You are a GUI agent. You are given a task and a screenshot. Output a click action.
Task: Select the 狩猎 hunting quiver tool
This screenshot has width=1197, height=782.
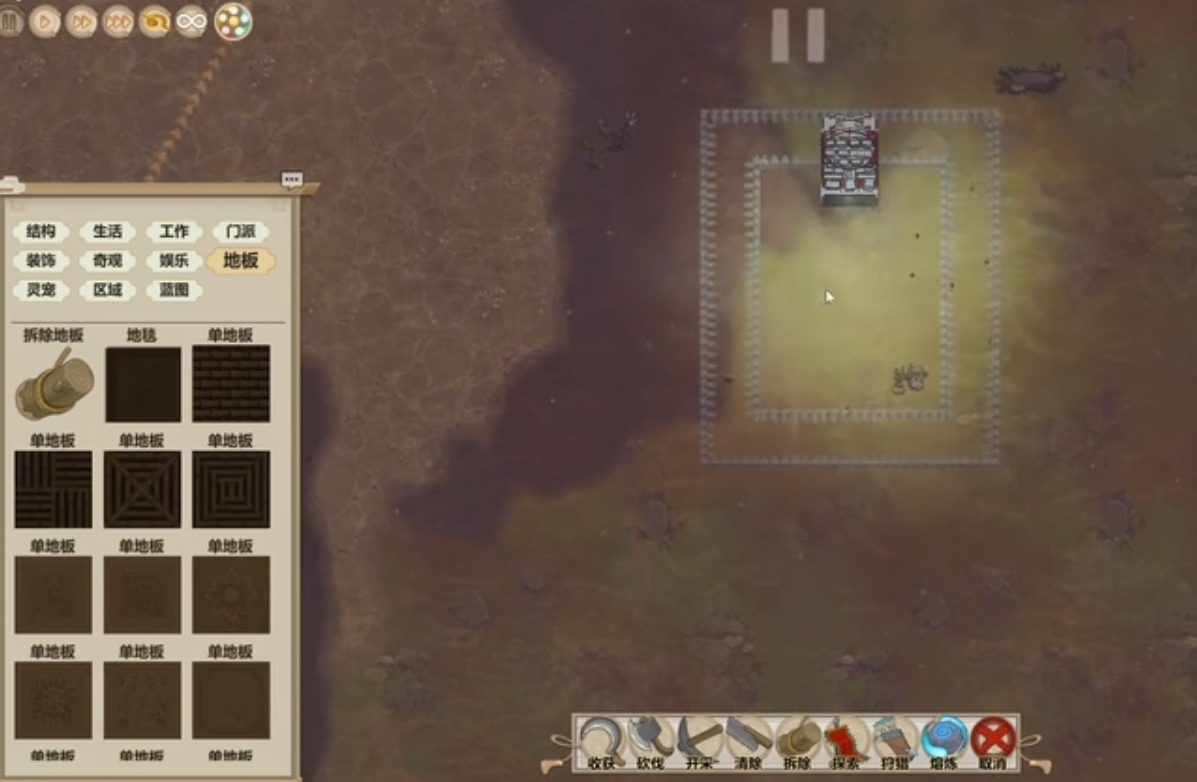tap(895, 741)
